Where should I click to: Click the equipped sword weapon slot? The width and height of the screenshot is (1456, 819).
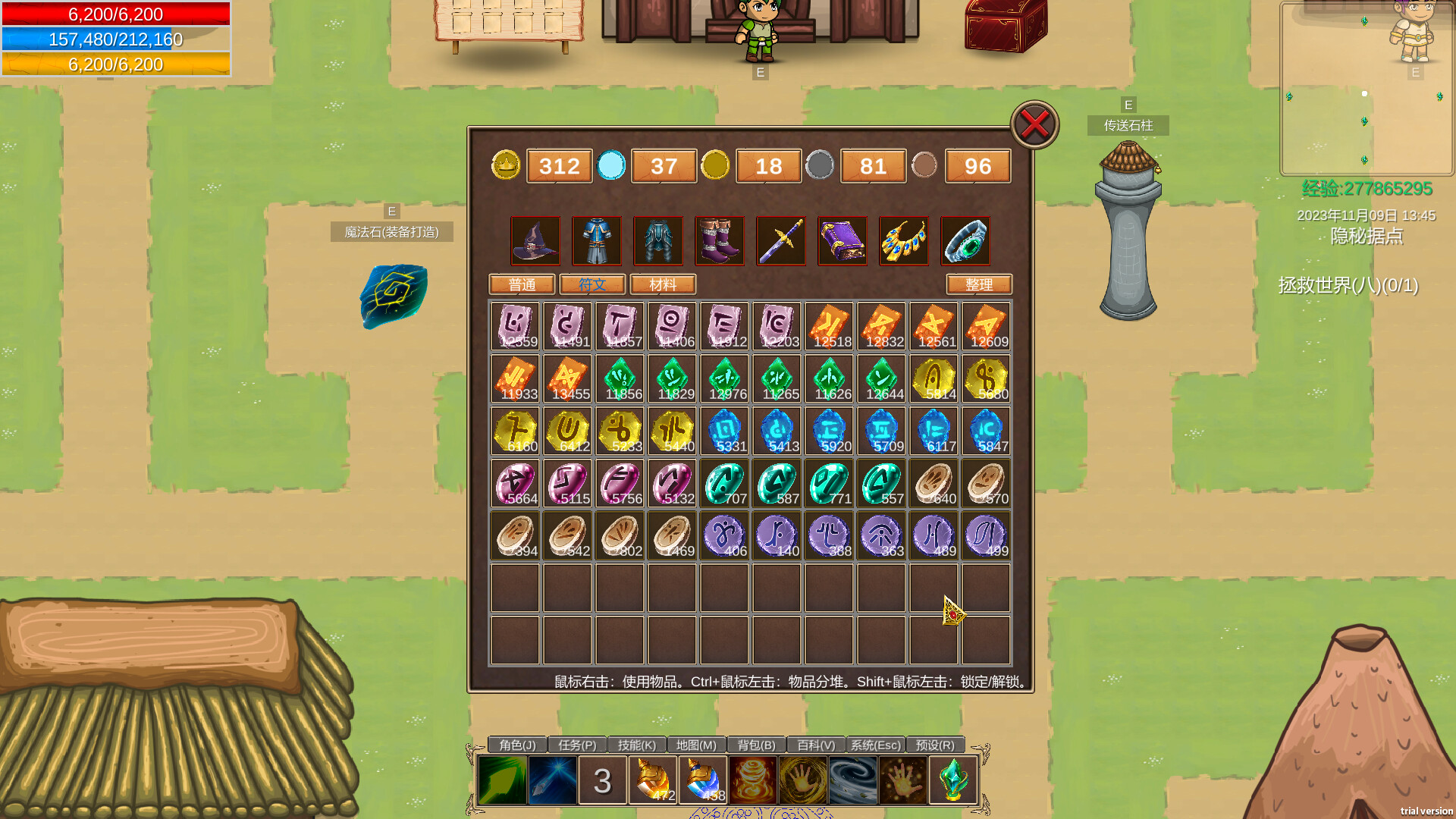tap(781, 241)
